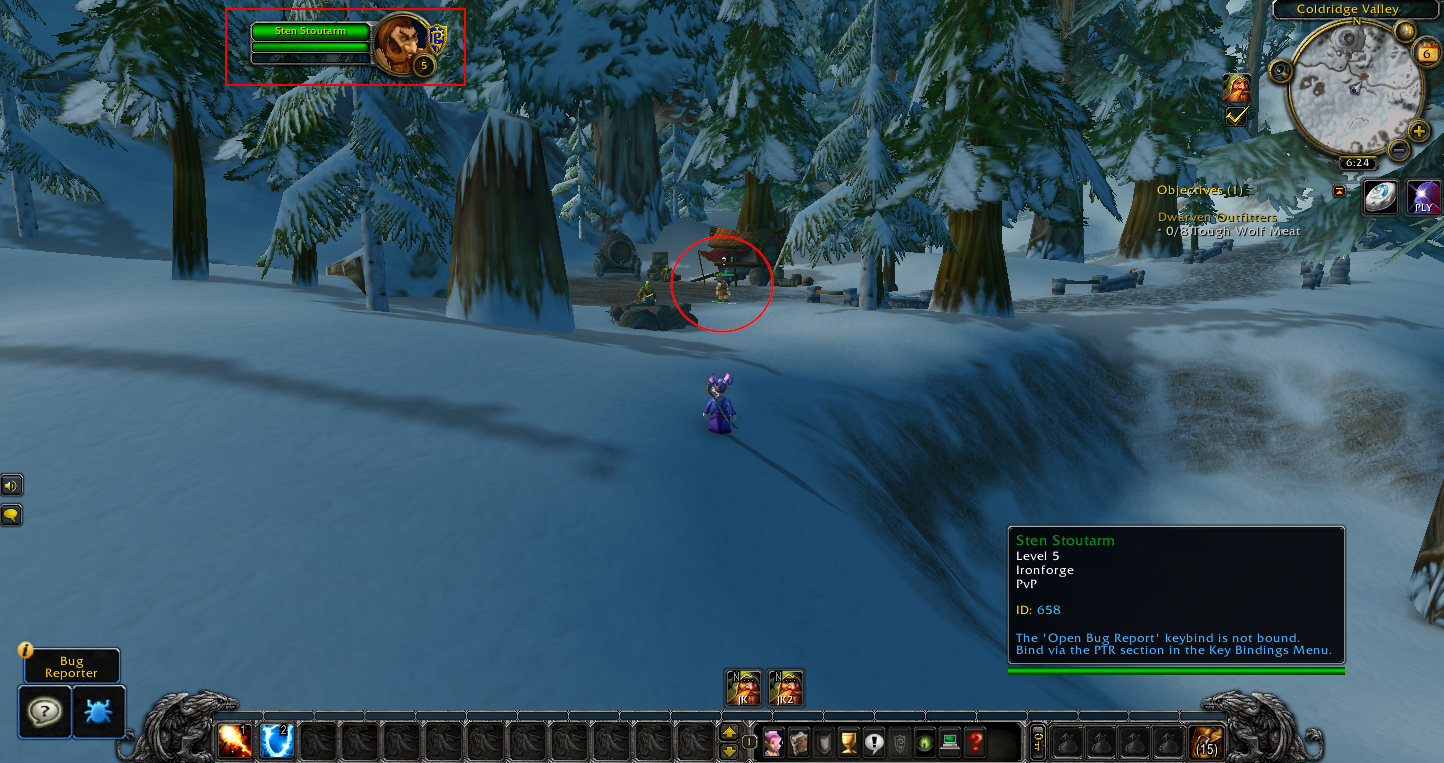Zoom in the minimap with the plus button
Image resolution: width=1444 pixels, height=763 pixels.
point(1419,131)
